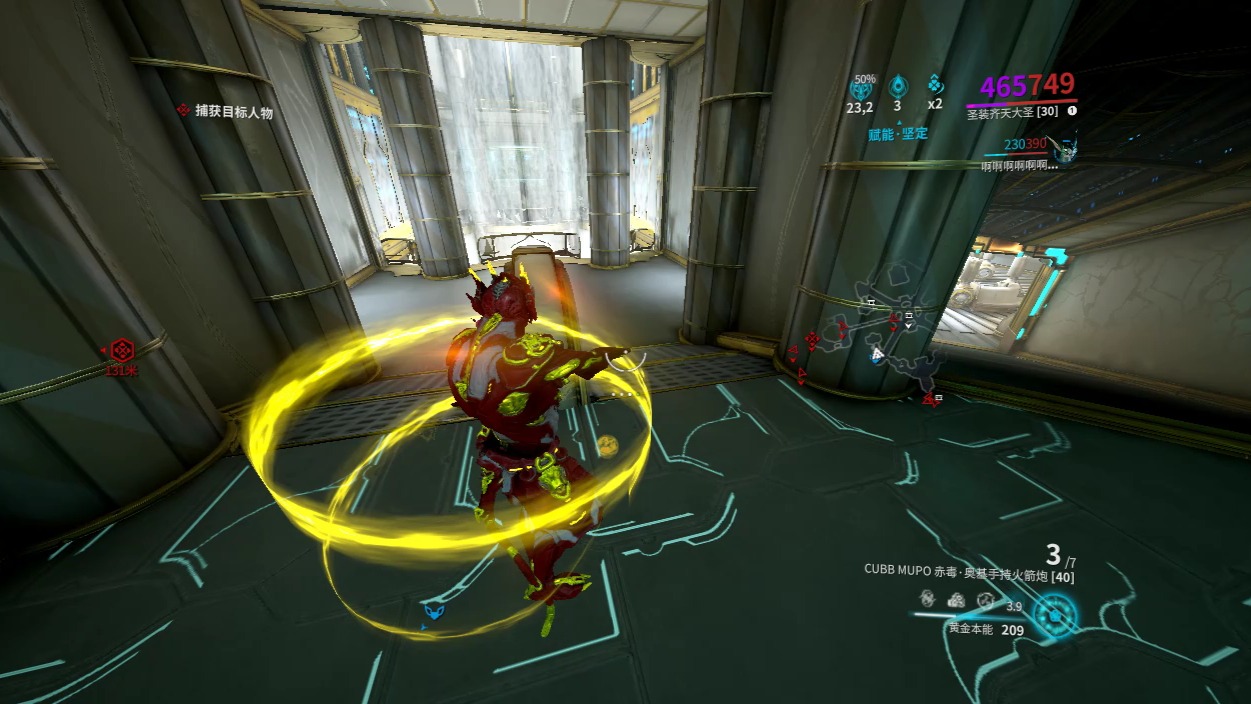Select the middle grey cloud ability icon
Viewport: 1251px width, 704px height.
click(956, 599)
